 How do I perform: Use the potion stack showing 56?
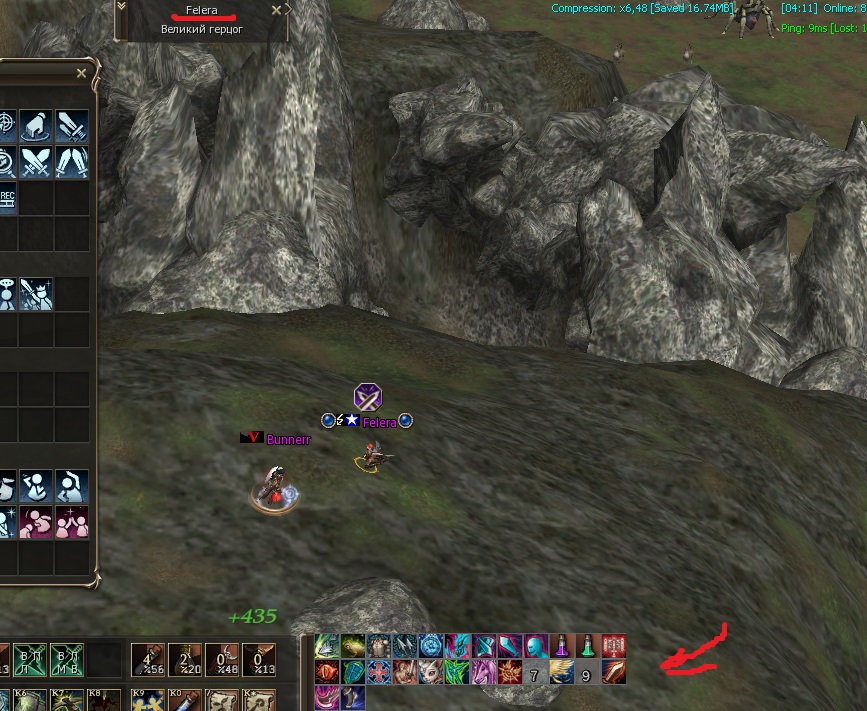click(x=147, y=660)
